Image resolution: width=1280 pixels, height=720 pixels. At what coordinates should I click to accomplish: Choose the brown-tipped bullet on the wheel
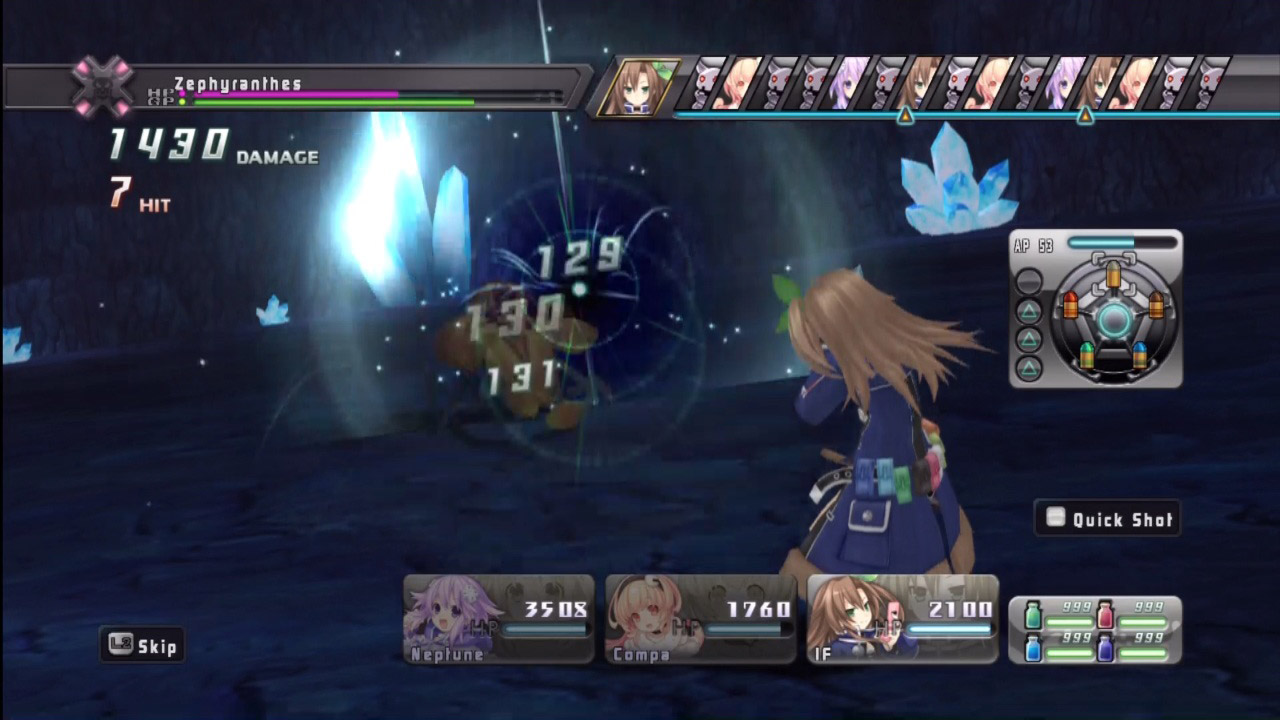coord(1157,304)
